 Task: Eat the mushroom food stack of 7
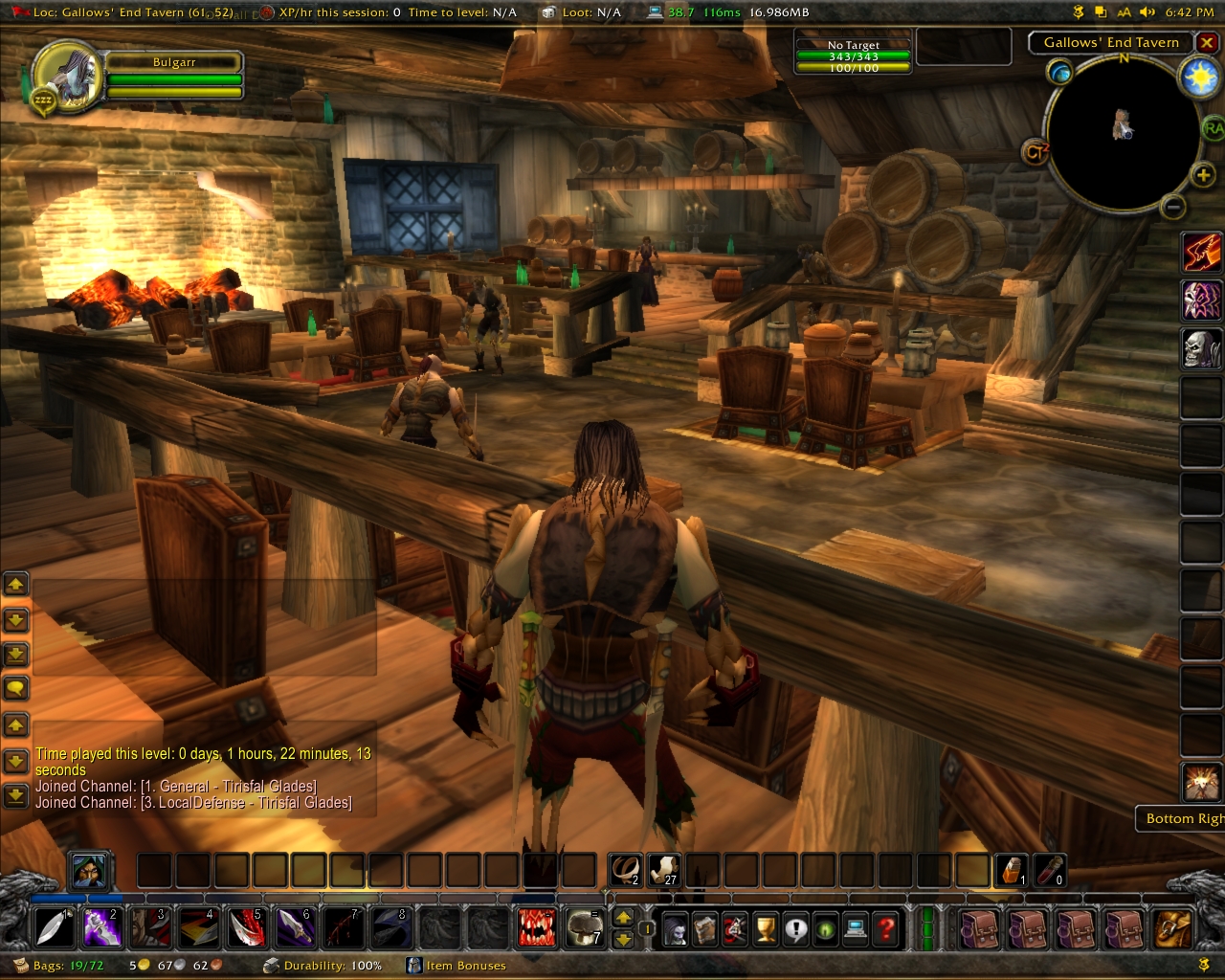[584, 928]
